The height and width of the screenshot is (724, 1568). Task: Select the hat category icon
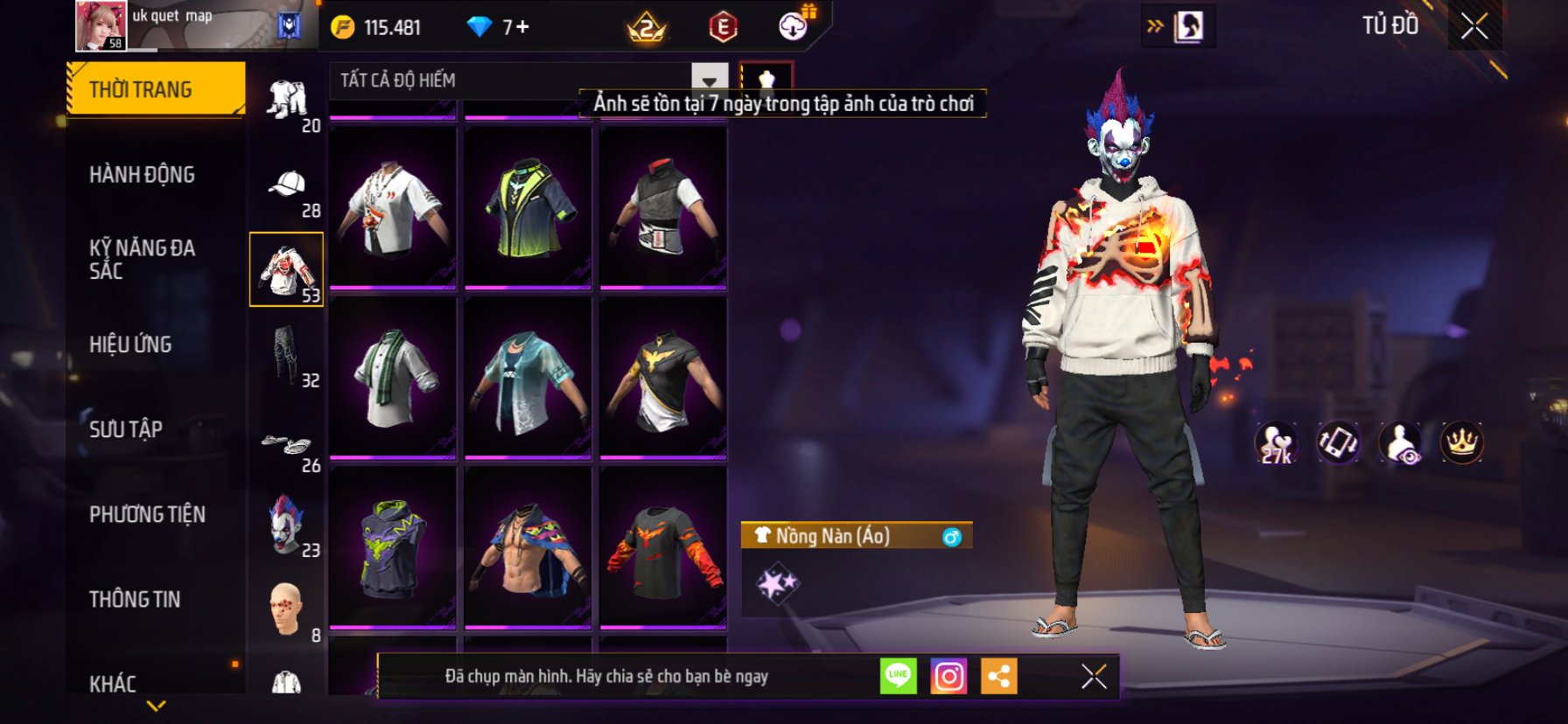287,185
